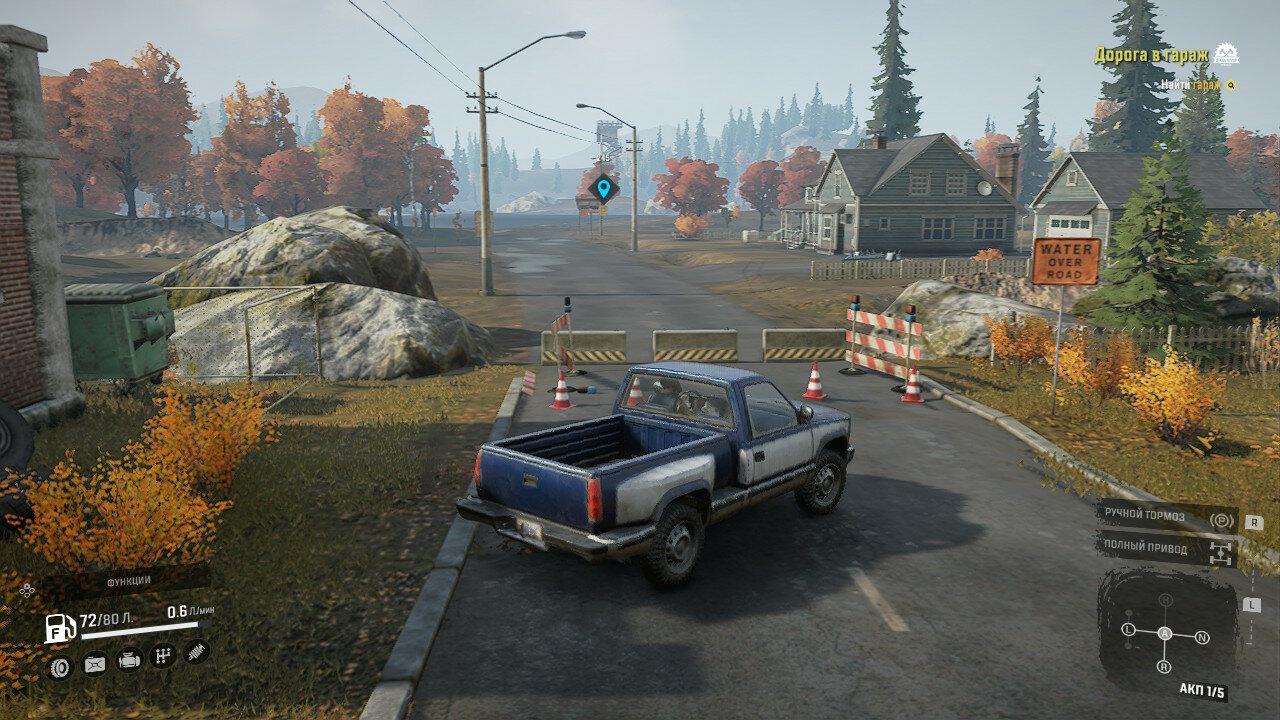Shift to the N neutral gear
The height and width of the screenshot is (720, 1280).
point(1202,637)
